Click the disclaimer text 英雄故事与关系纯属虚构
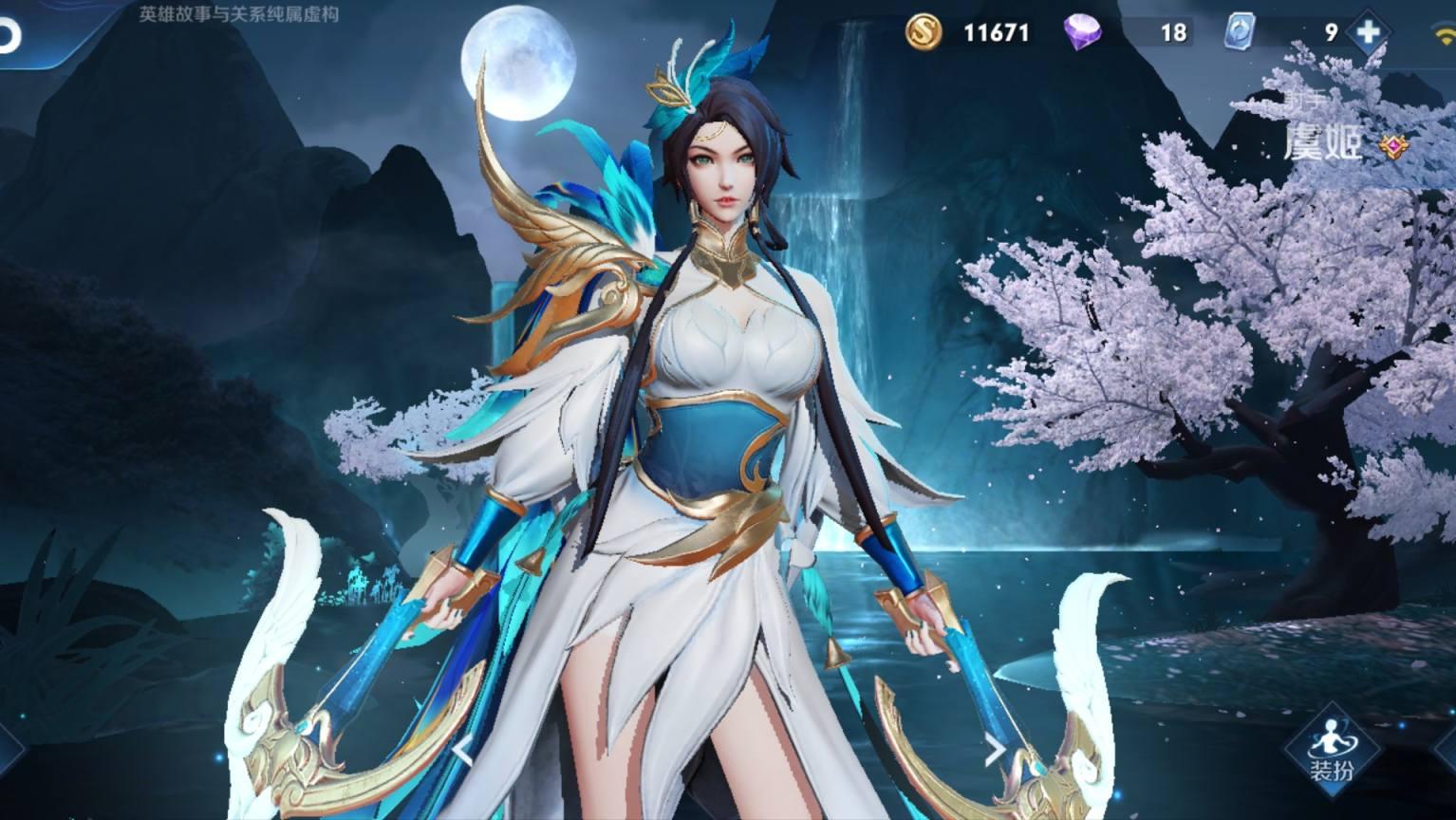The width and height of the screenshot is (1456, 820). point(240,13)
